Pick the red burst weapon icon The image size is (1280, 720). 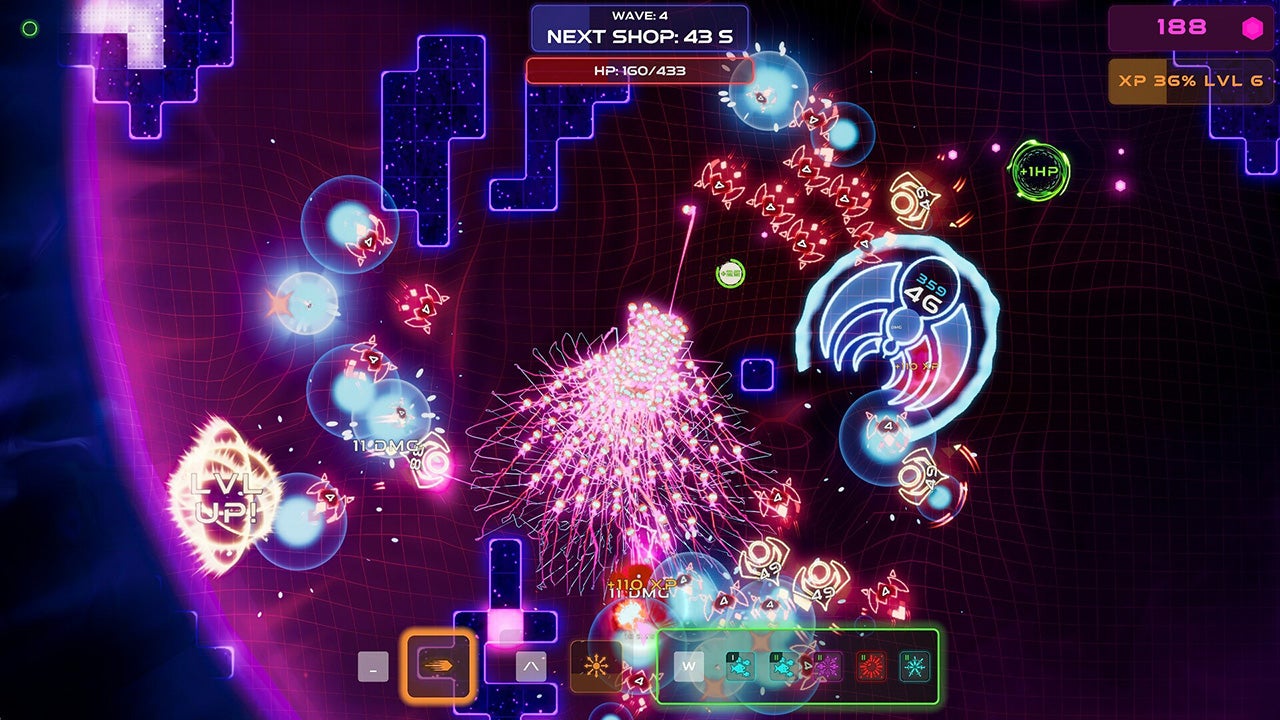(x=871, y=666)
